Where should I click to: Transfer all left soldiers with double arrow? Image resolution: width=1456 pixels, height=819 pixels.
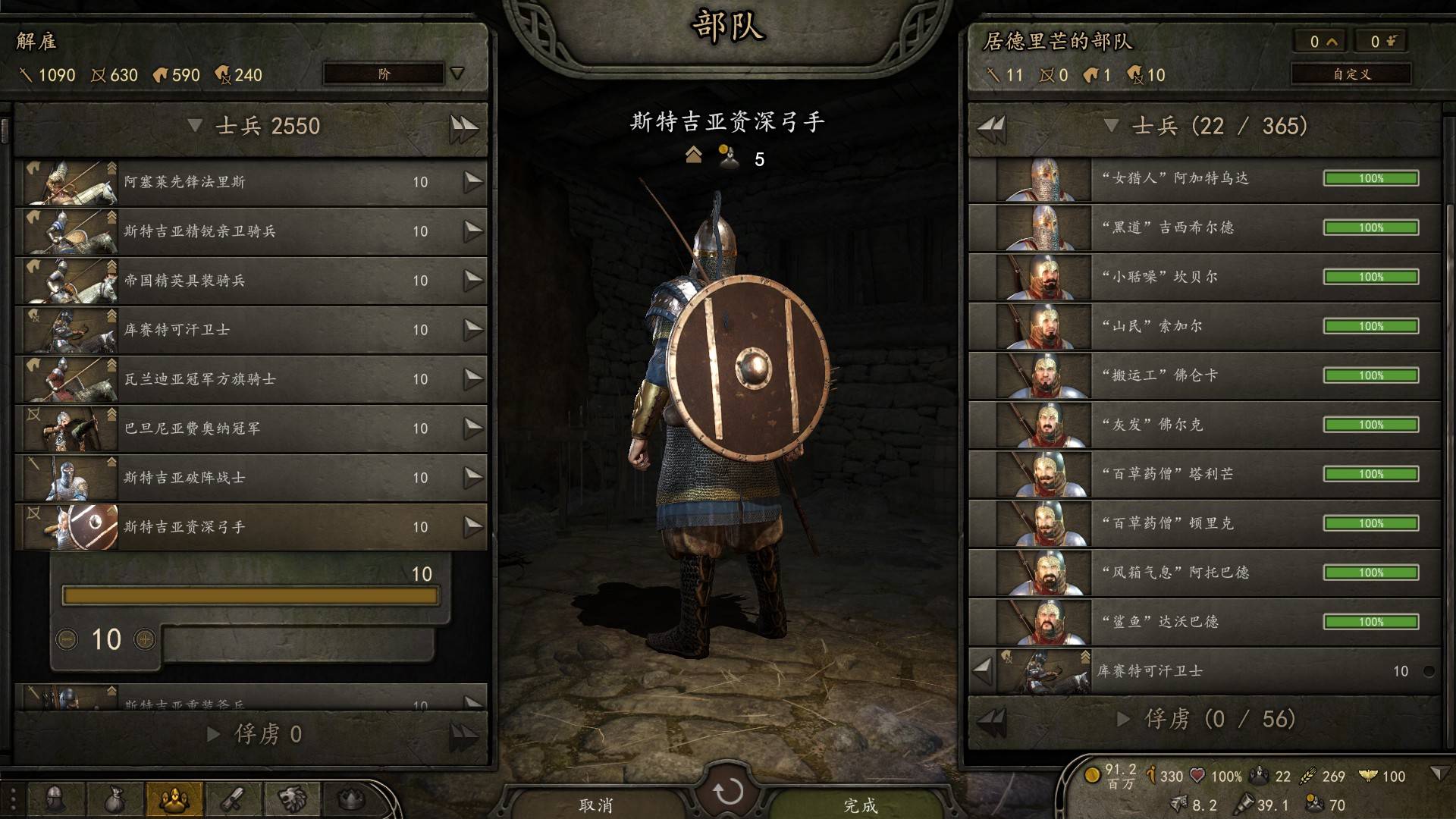tap(463, 127)
